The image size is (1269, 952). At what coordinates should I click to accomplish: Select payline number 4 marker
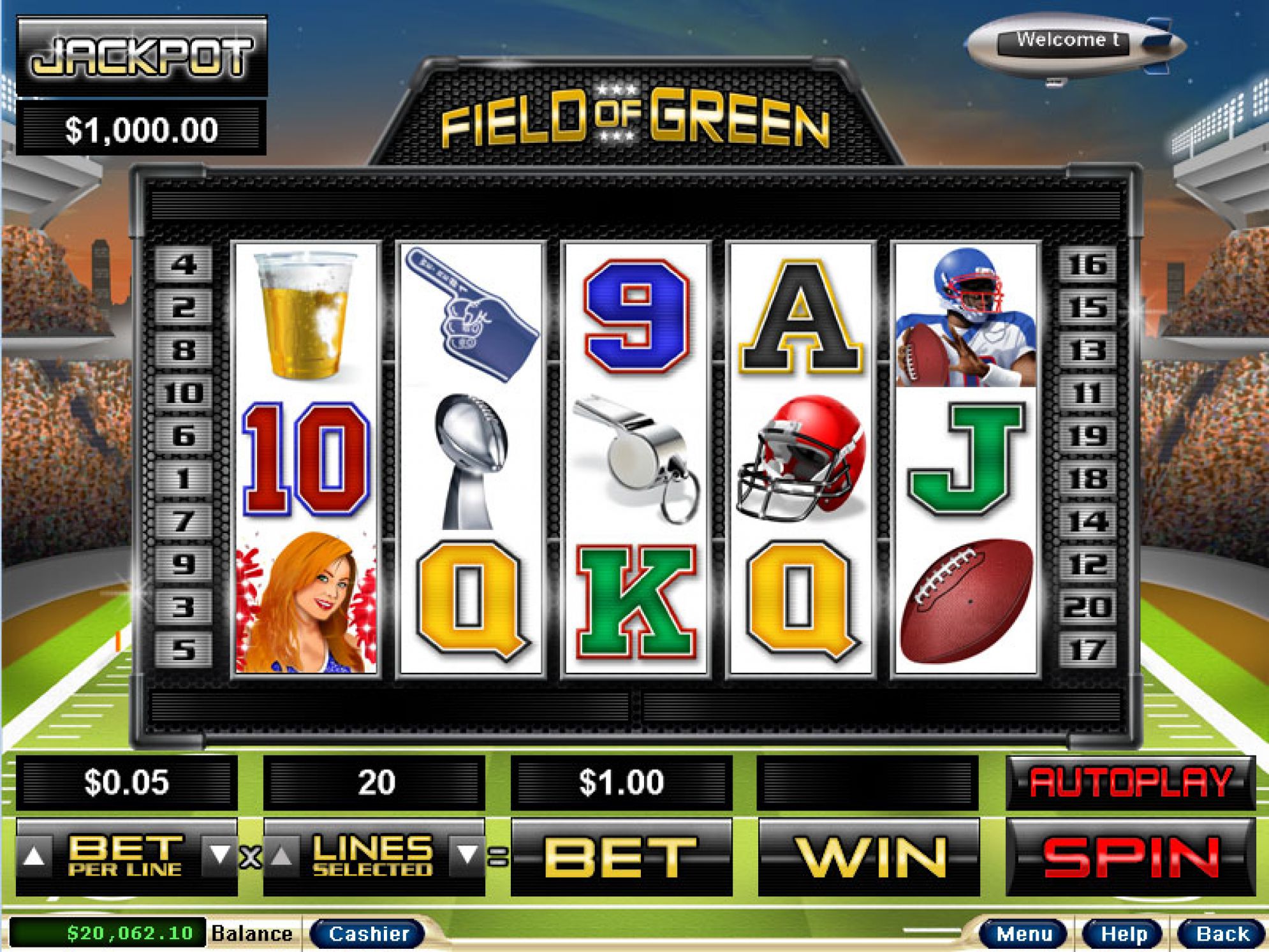point(184,265)
